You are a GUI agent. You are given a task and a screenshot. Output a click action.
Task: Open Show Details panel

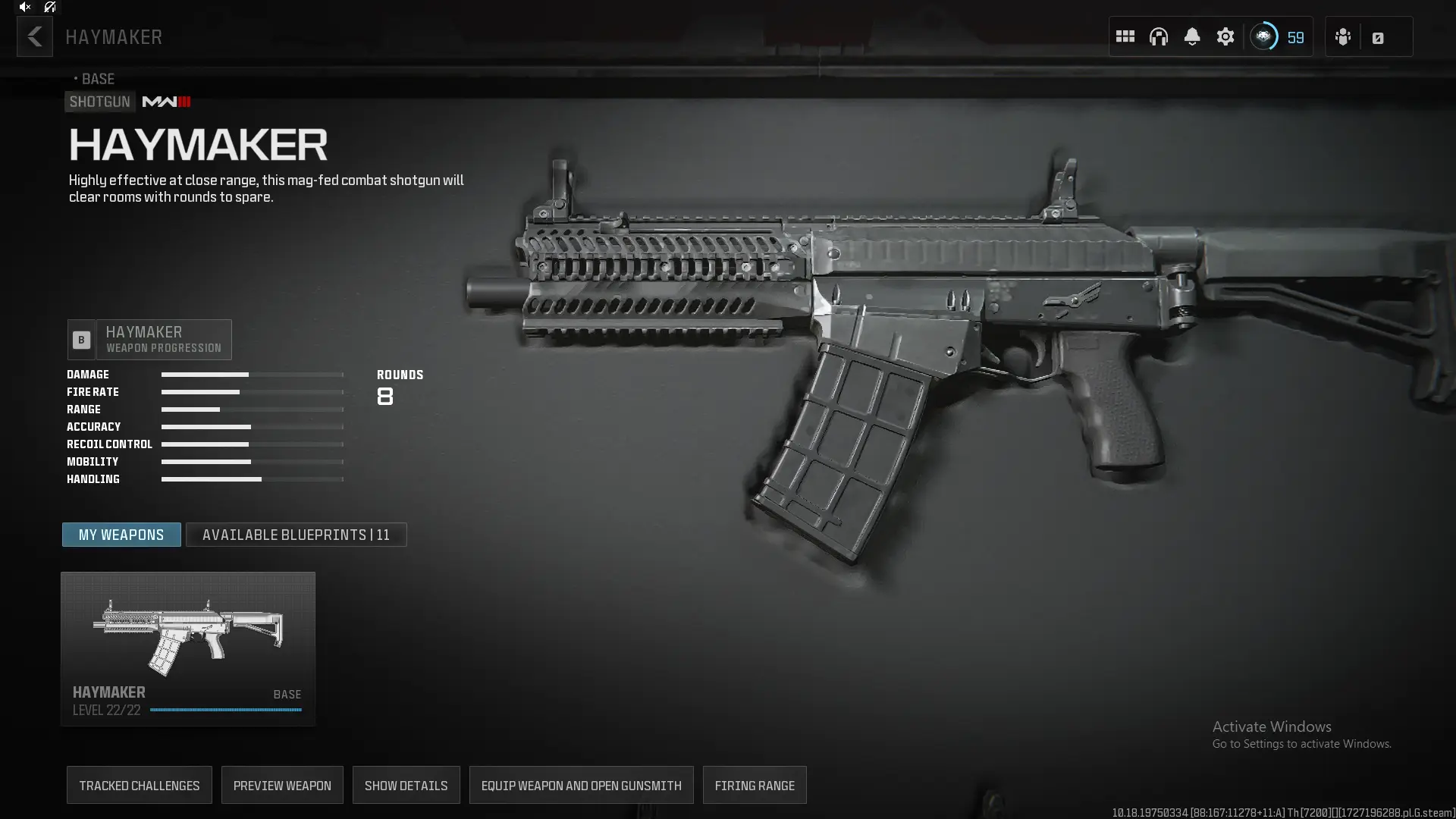pos(406,785)
